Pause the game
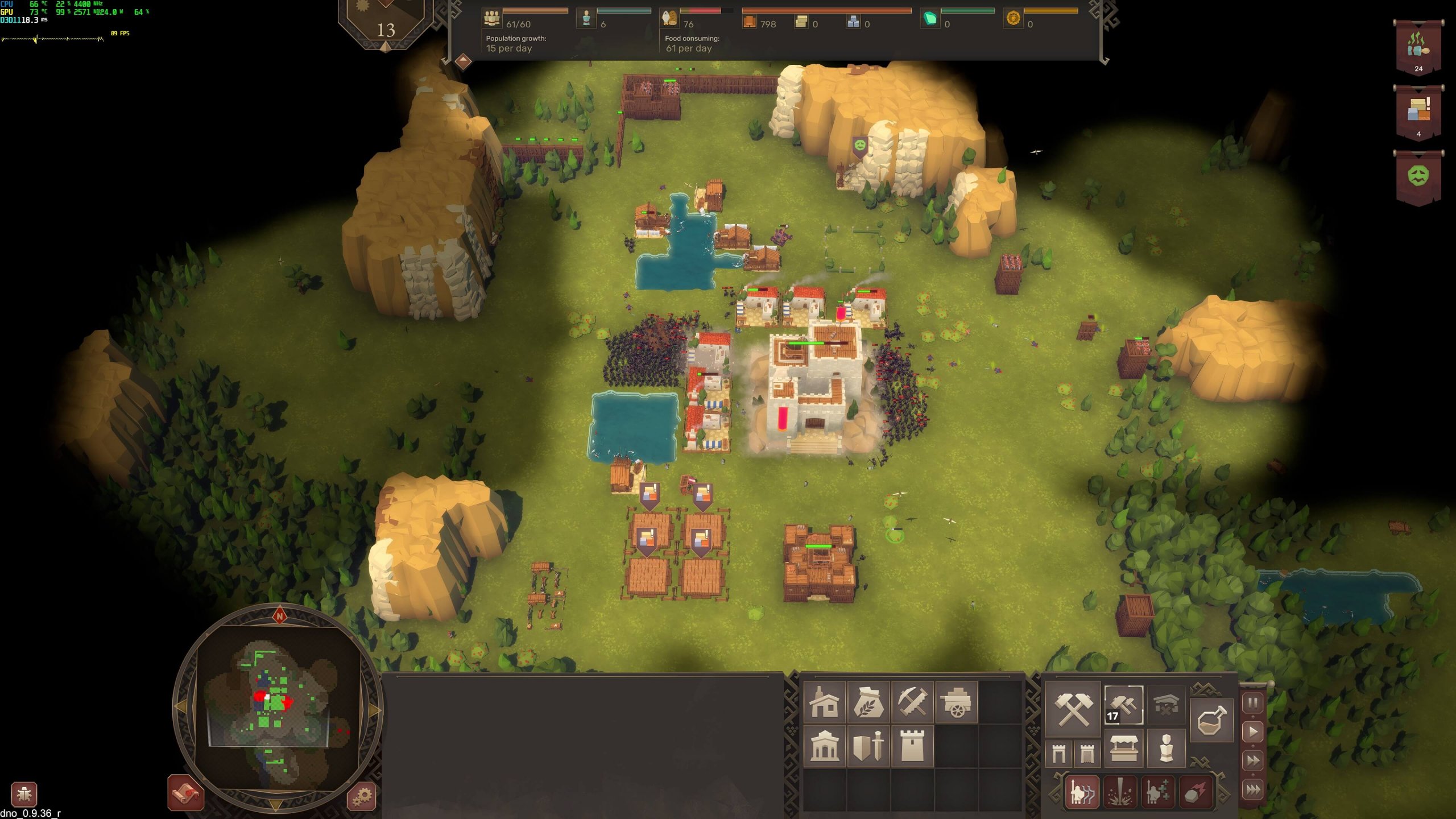Viewport: 1456px width, 819px height. 1253,704
